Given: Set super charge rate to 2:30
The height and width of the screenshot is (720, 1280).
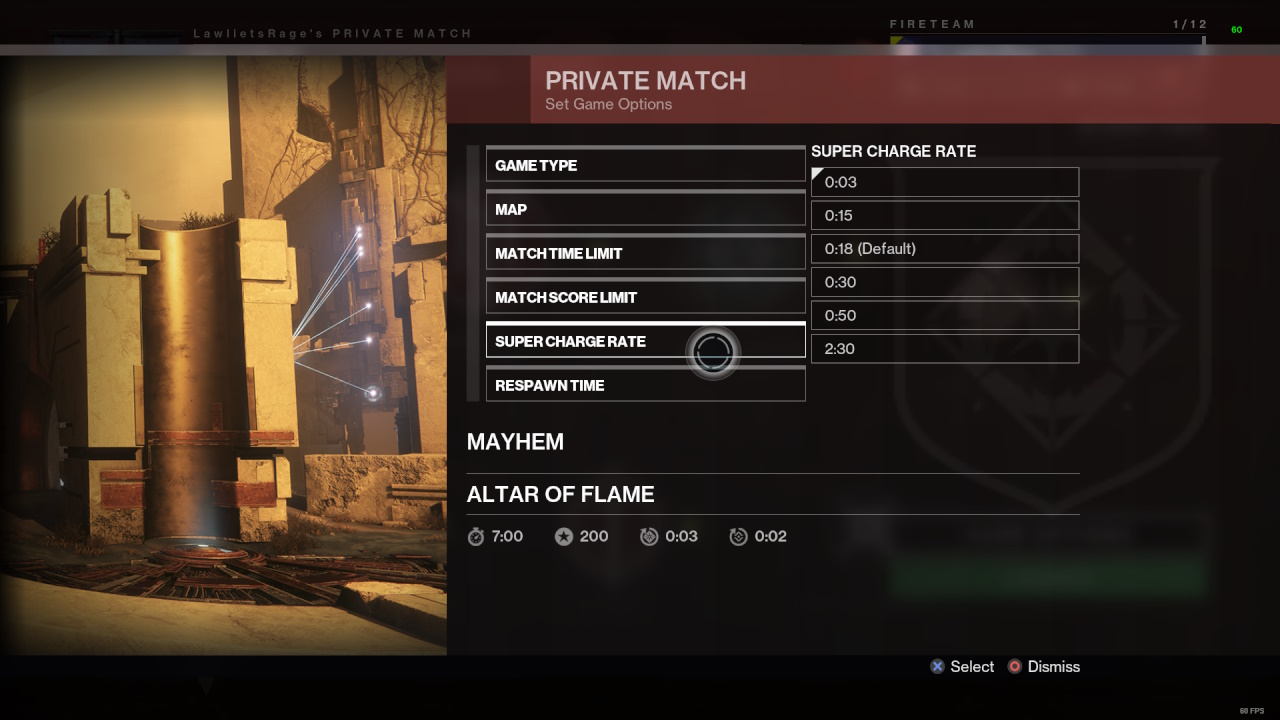Looking at the screenshot, I should click(x=944, y=348).
